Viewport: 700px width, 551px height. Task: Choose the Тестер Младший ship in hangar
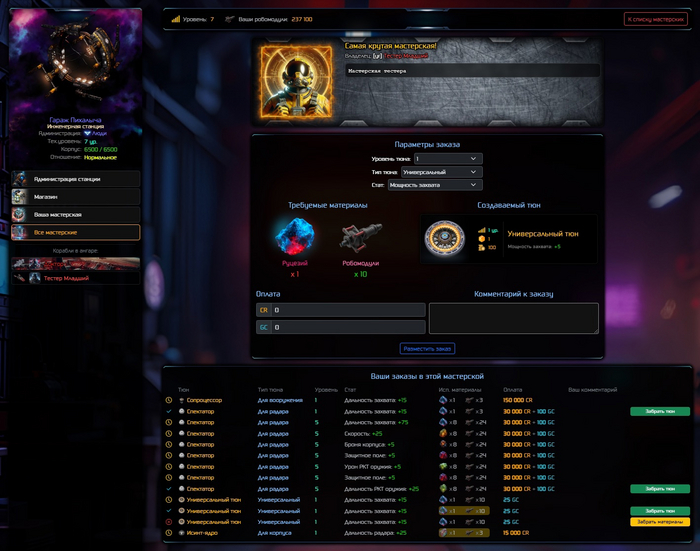pyautogui.click(x=76, y=278)
